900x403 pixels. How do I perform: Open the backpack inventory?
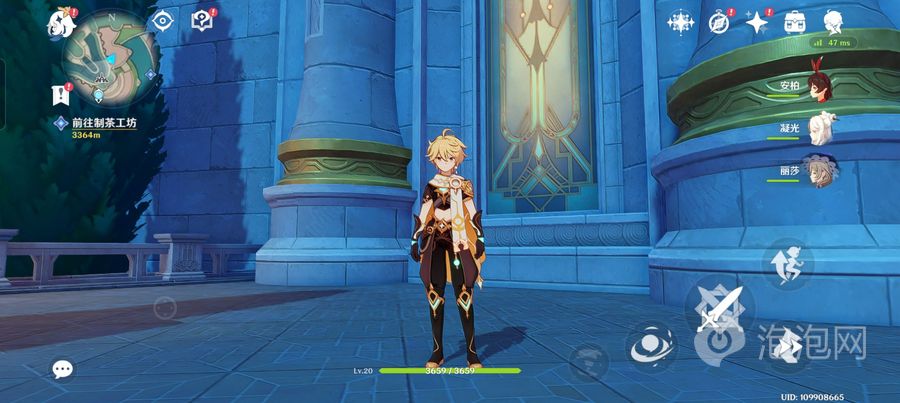click(795, 21)
